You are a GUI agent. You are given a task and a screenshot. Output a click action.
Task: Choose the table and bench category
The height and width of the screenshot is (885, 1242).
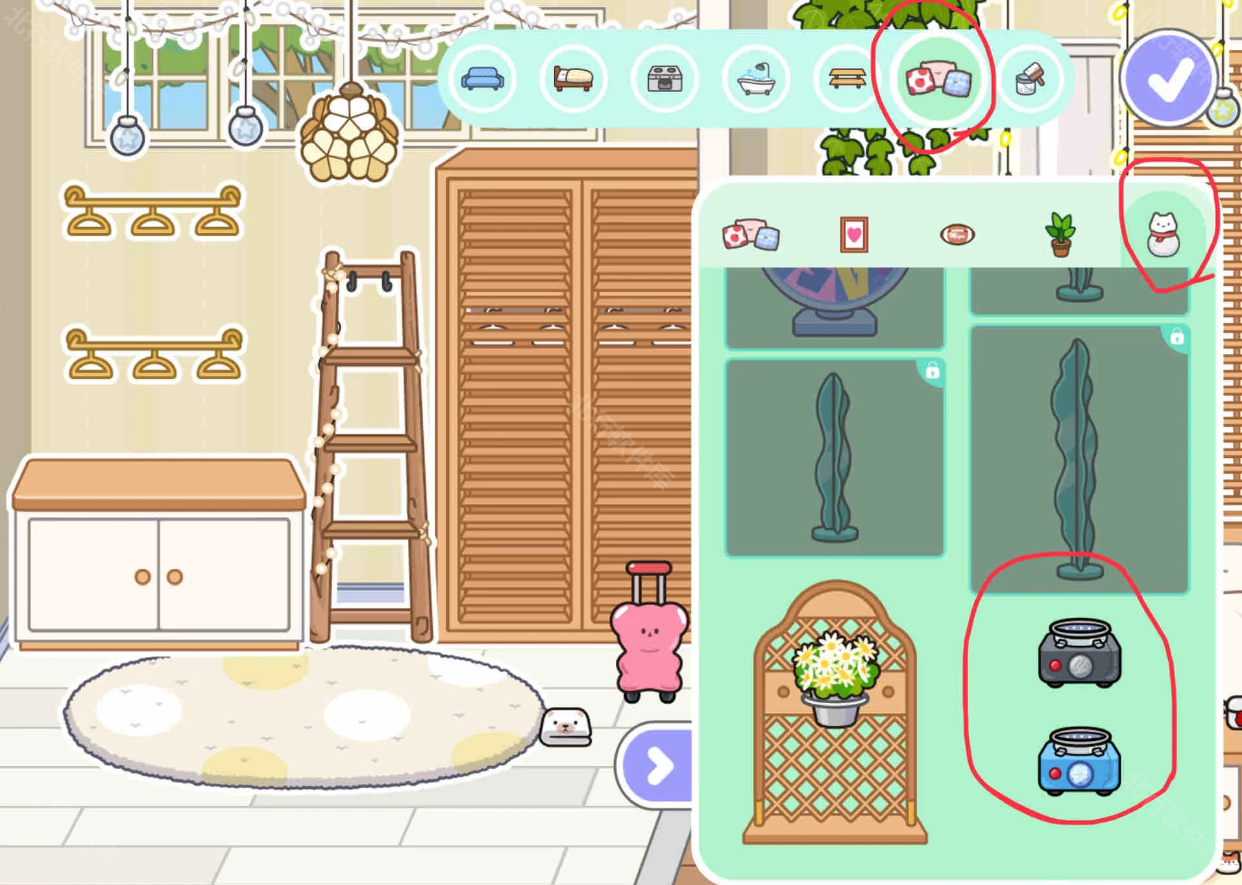coord(847,78)
